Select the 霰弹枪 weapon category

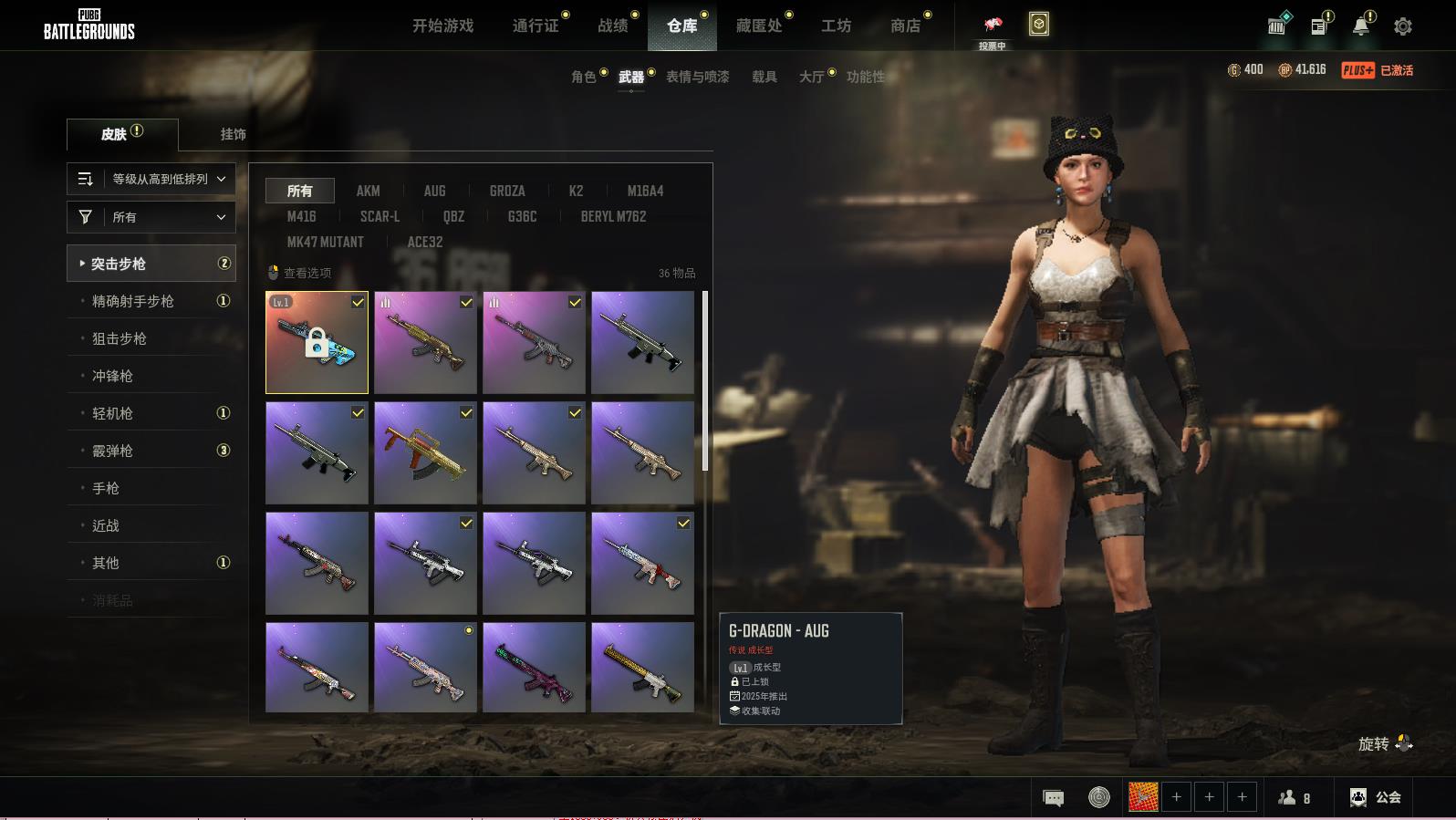click(113, 451)
